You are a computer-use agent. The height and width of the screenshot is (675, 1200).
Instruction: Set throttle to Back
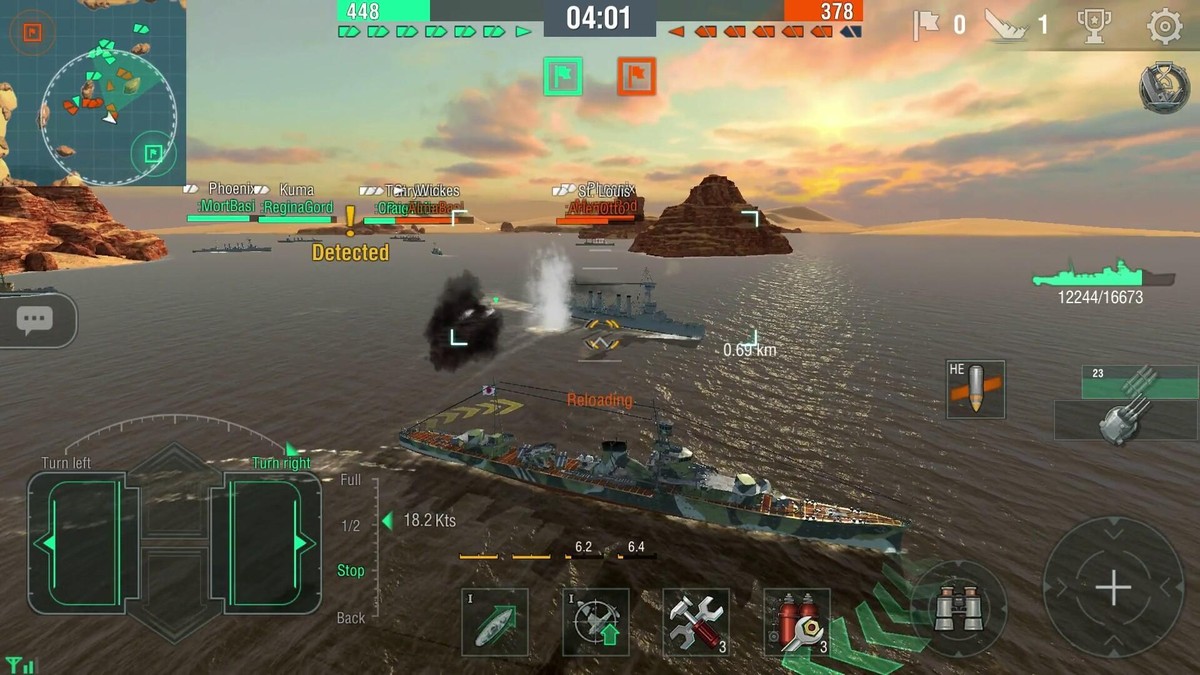(350, 618)
